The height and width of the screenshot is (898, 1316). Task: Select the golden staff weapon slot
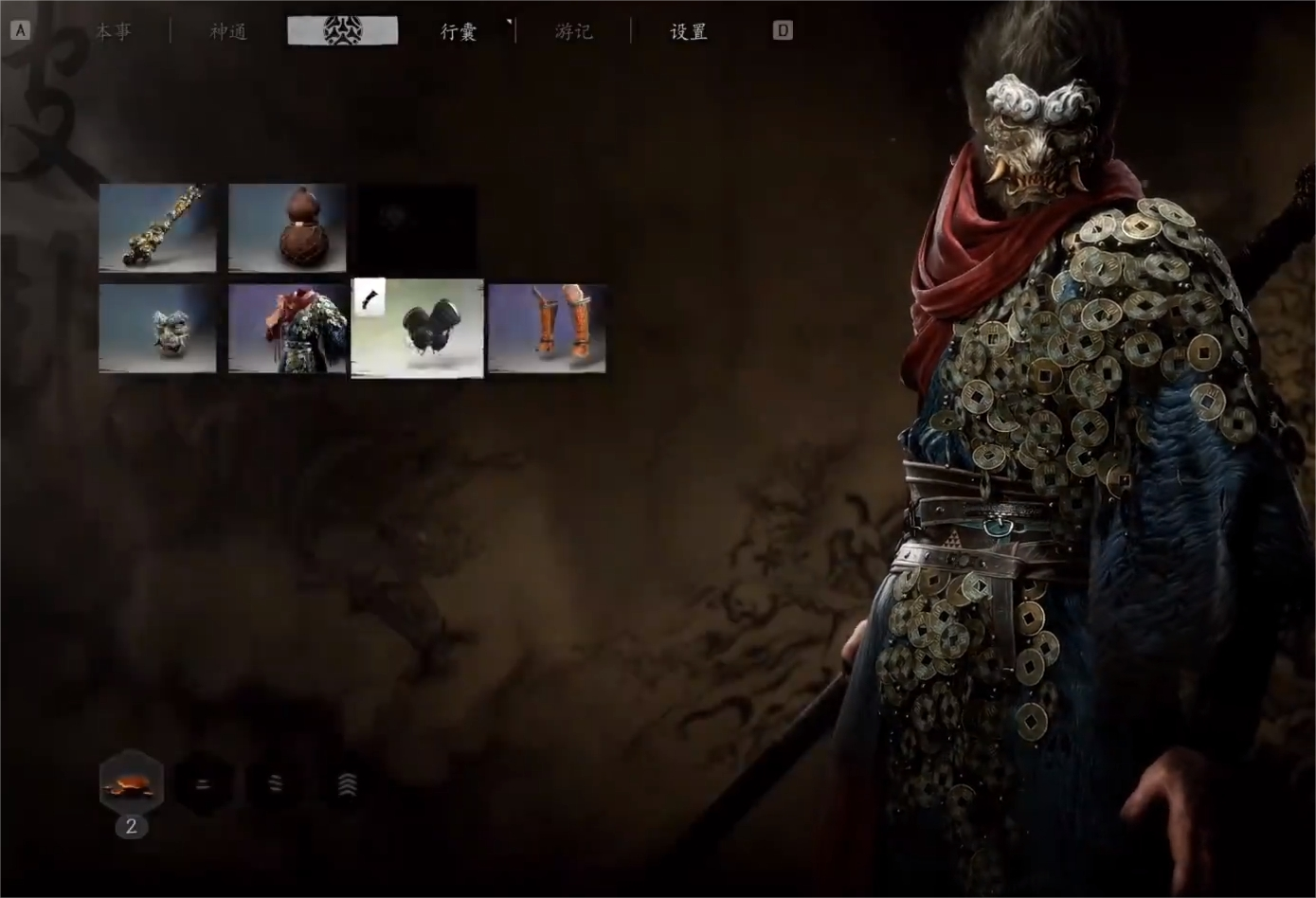click(x=157, y=227)
